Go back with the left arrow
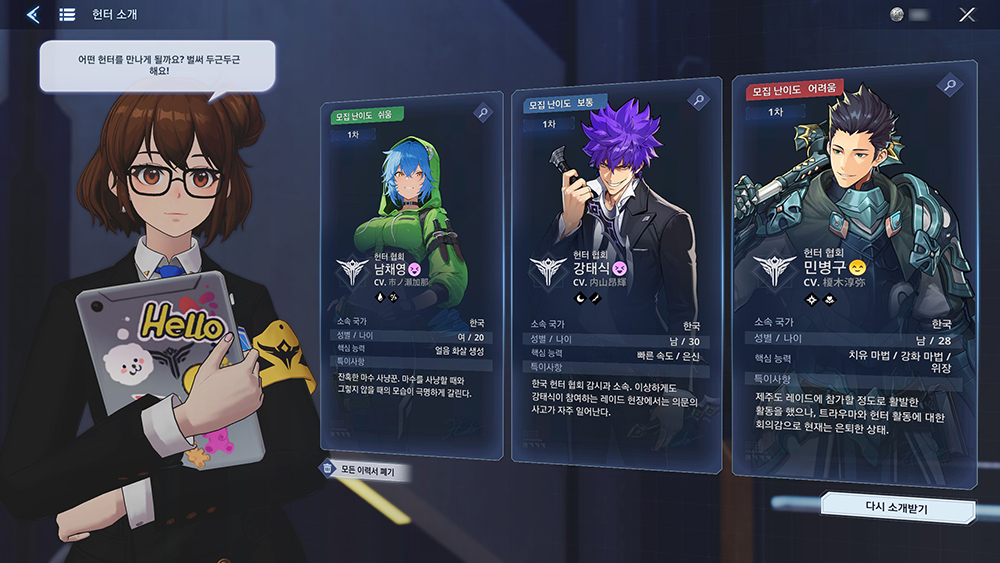1000x563 pixels. pos(33,14)
